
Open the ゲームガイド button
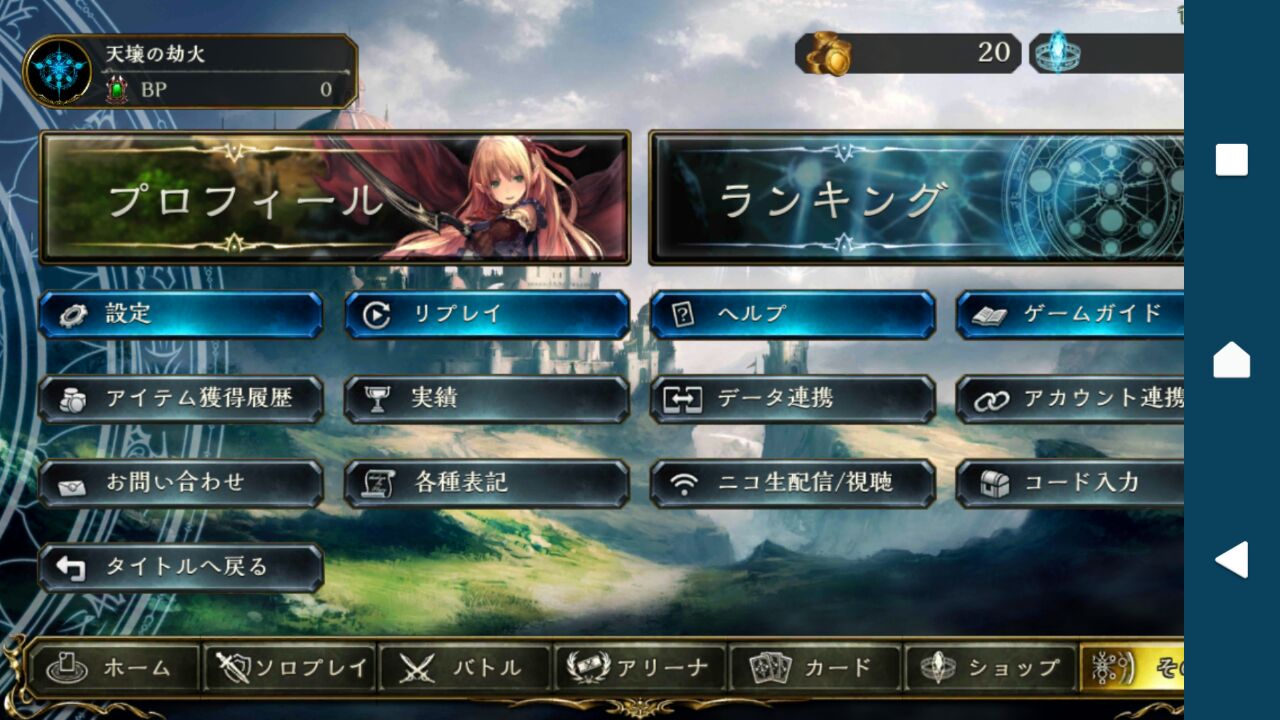click(1069, 315)
